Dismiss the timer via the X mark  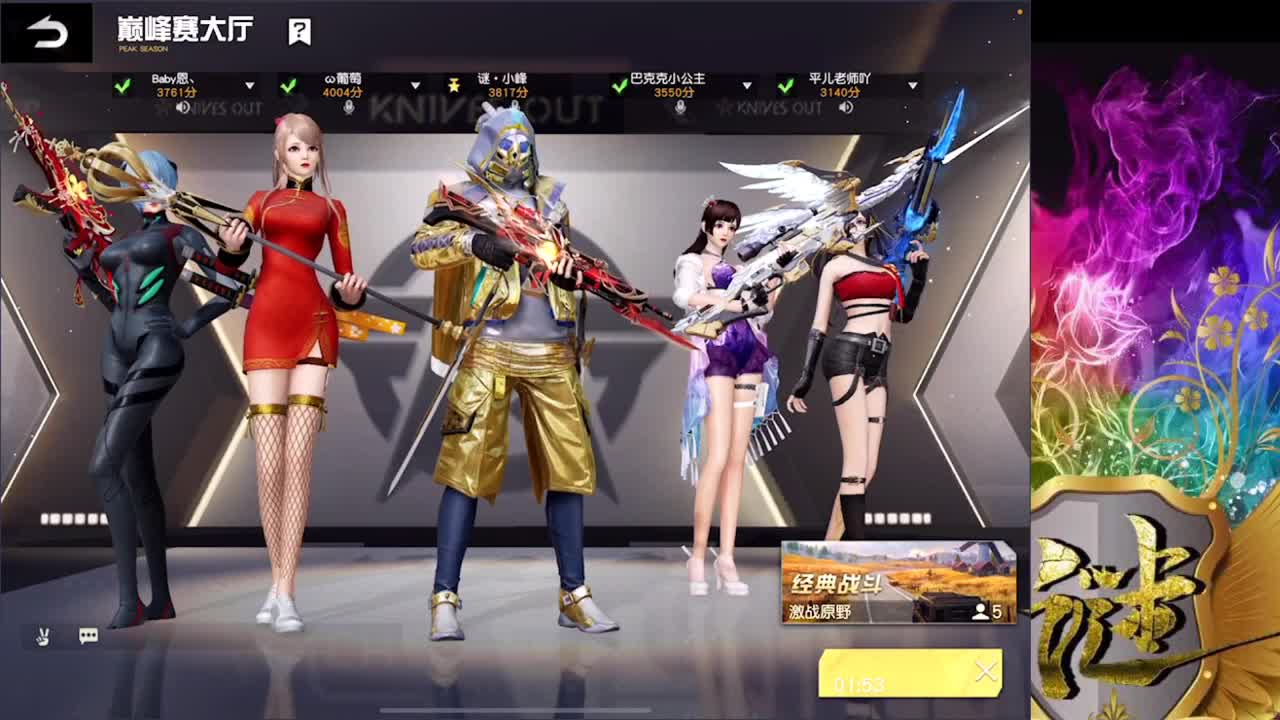tap(986, 671)
